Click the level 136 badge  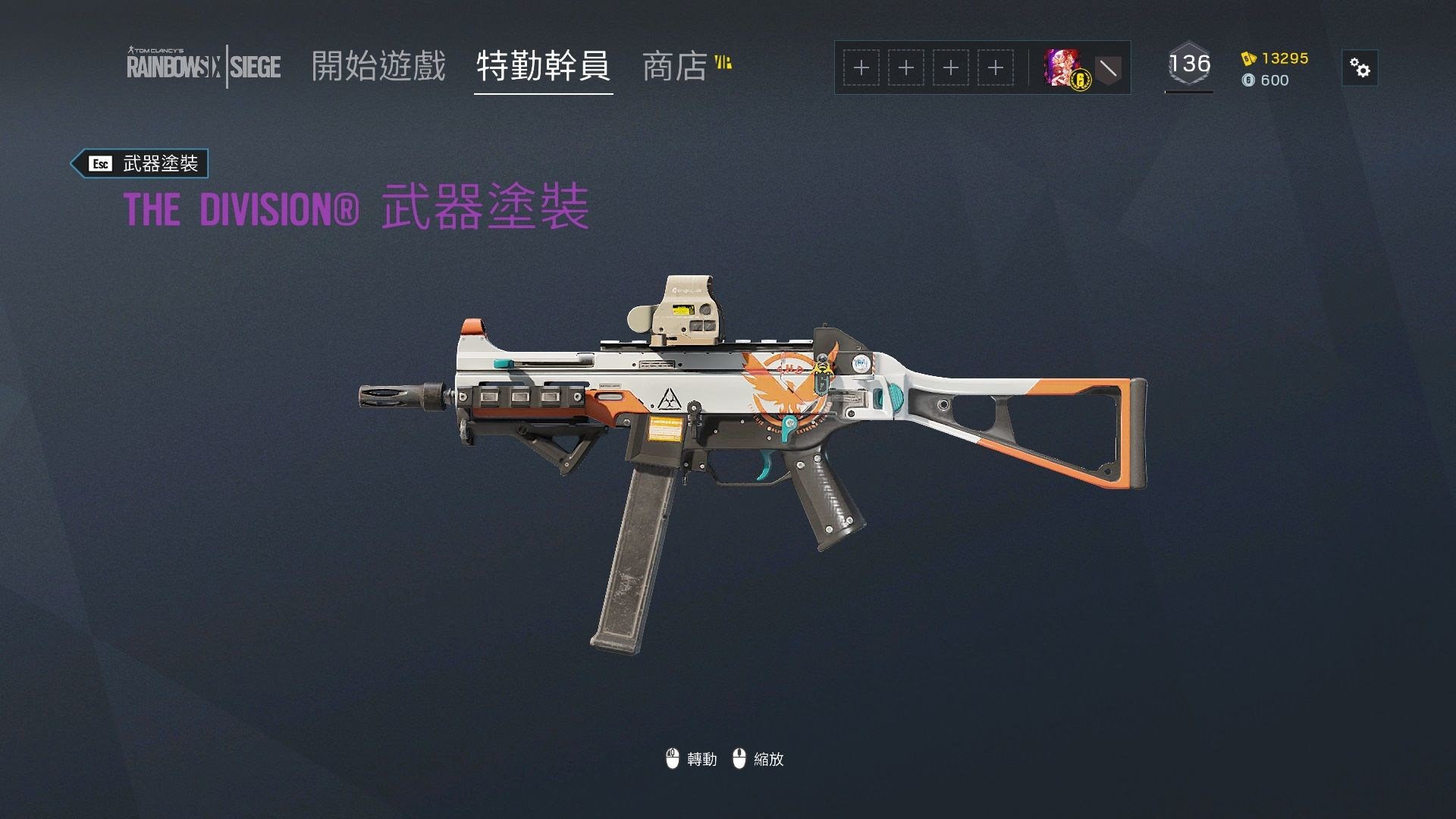(x=1188, y=65)
